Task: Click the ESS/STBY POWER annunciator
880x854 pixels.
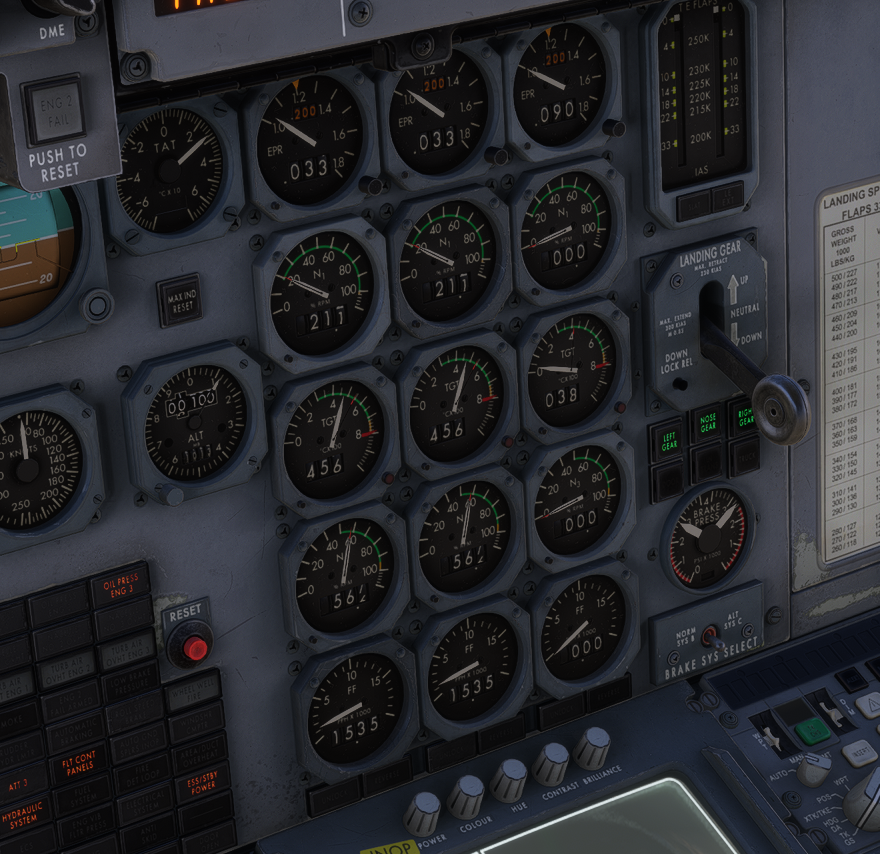Action: coord(202,782)
